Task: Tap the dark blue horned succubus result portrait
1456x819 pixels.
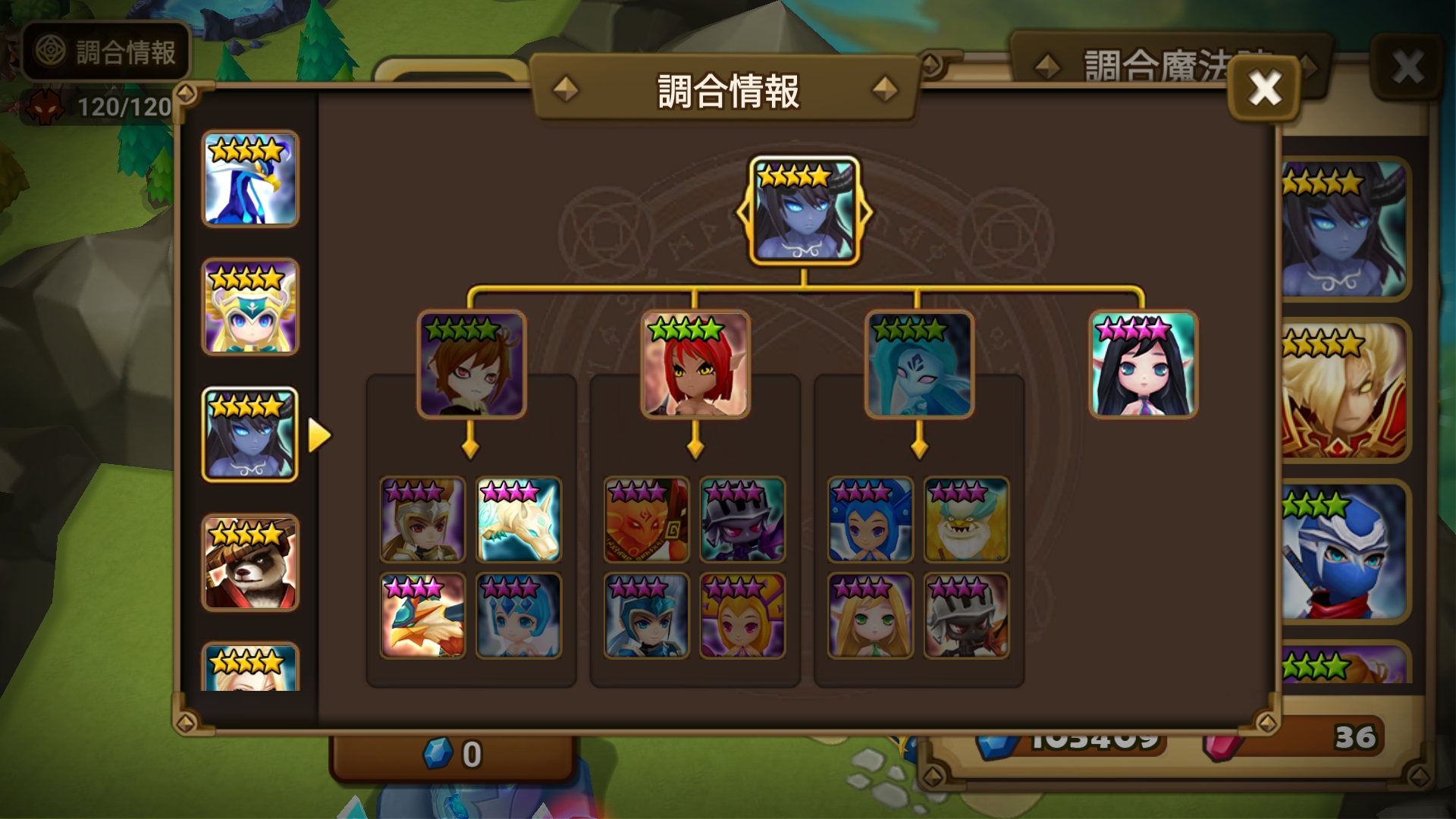Action: (804, 212)
